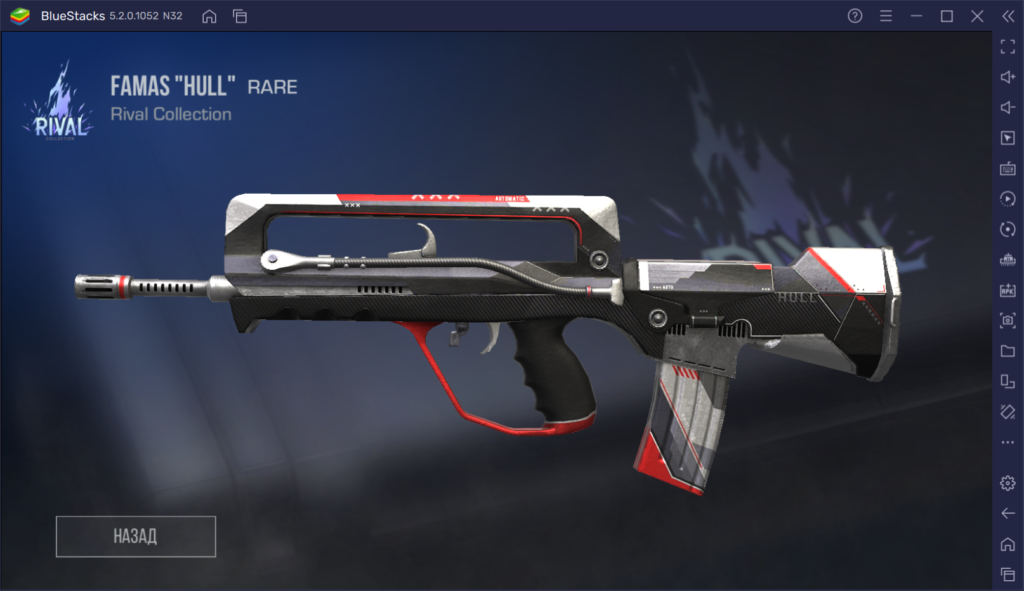The height and width of the screenshot is (591, 1024).
Task: Minimize the BlueStacks window
Action: (x=916, y=16)
